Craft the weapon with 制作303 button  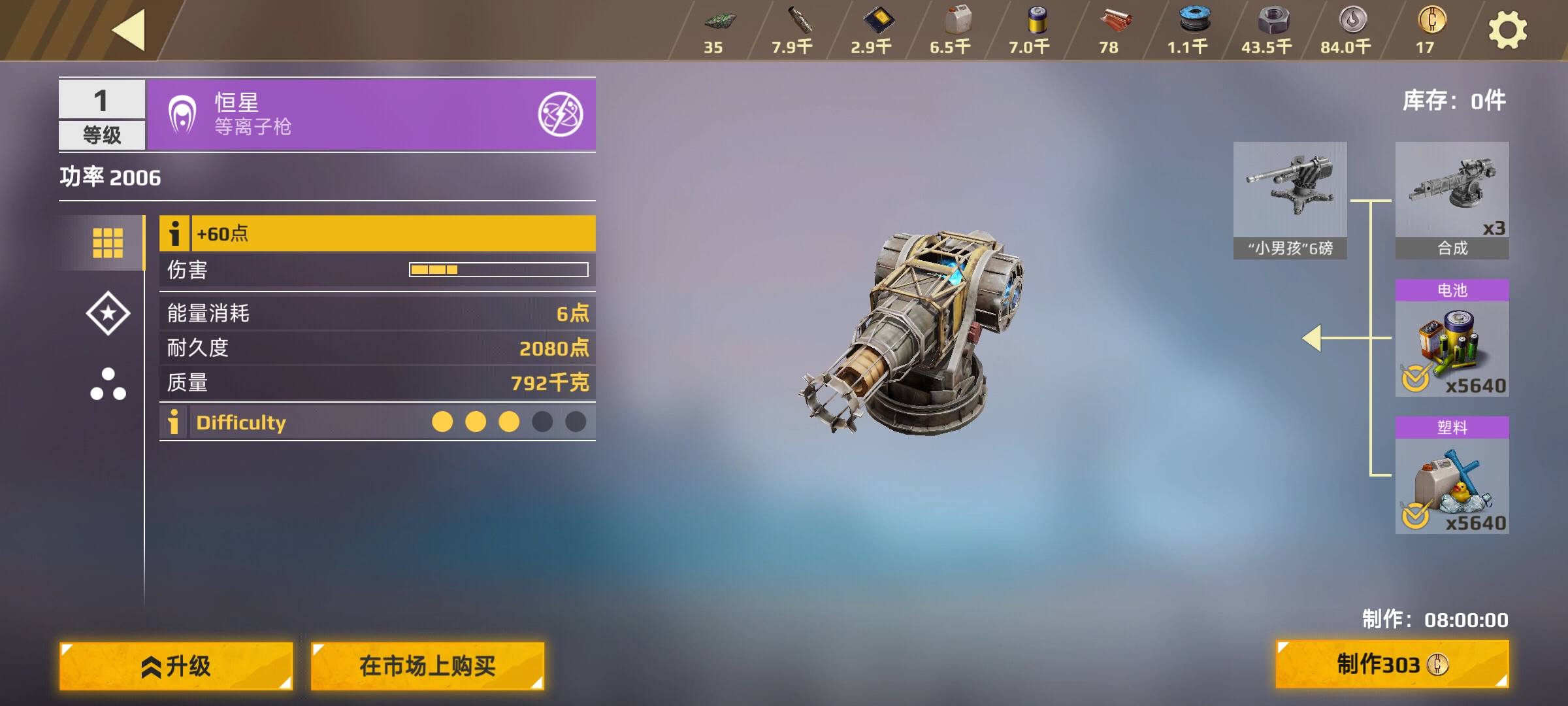point(1392,664)
